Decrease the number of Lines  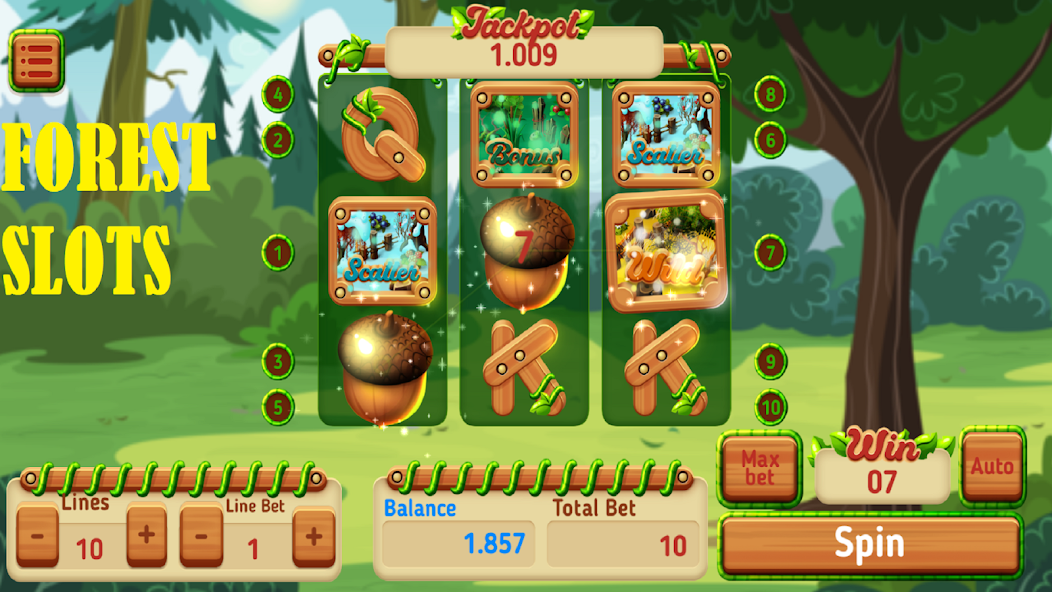(37, 536)
